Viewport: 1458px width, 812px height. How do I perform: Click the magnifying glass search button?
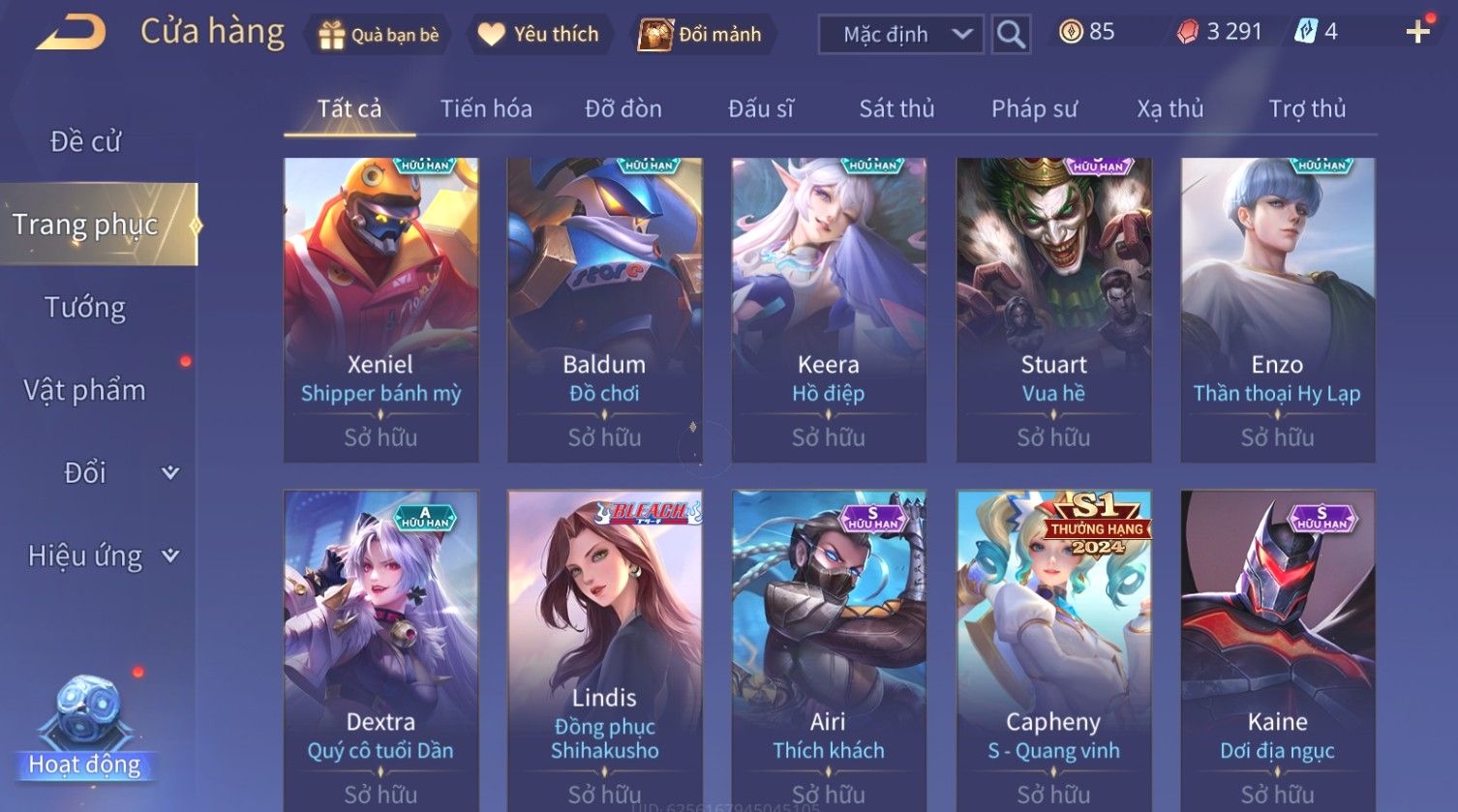click(x=1011, y=35)
